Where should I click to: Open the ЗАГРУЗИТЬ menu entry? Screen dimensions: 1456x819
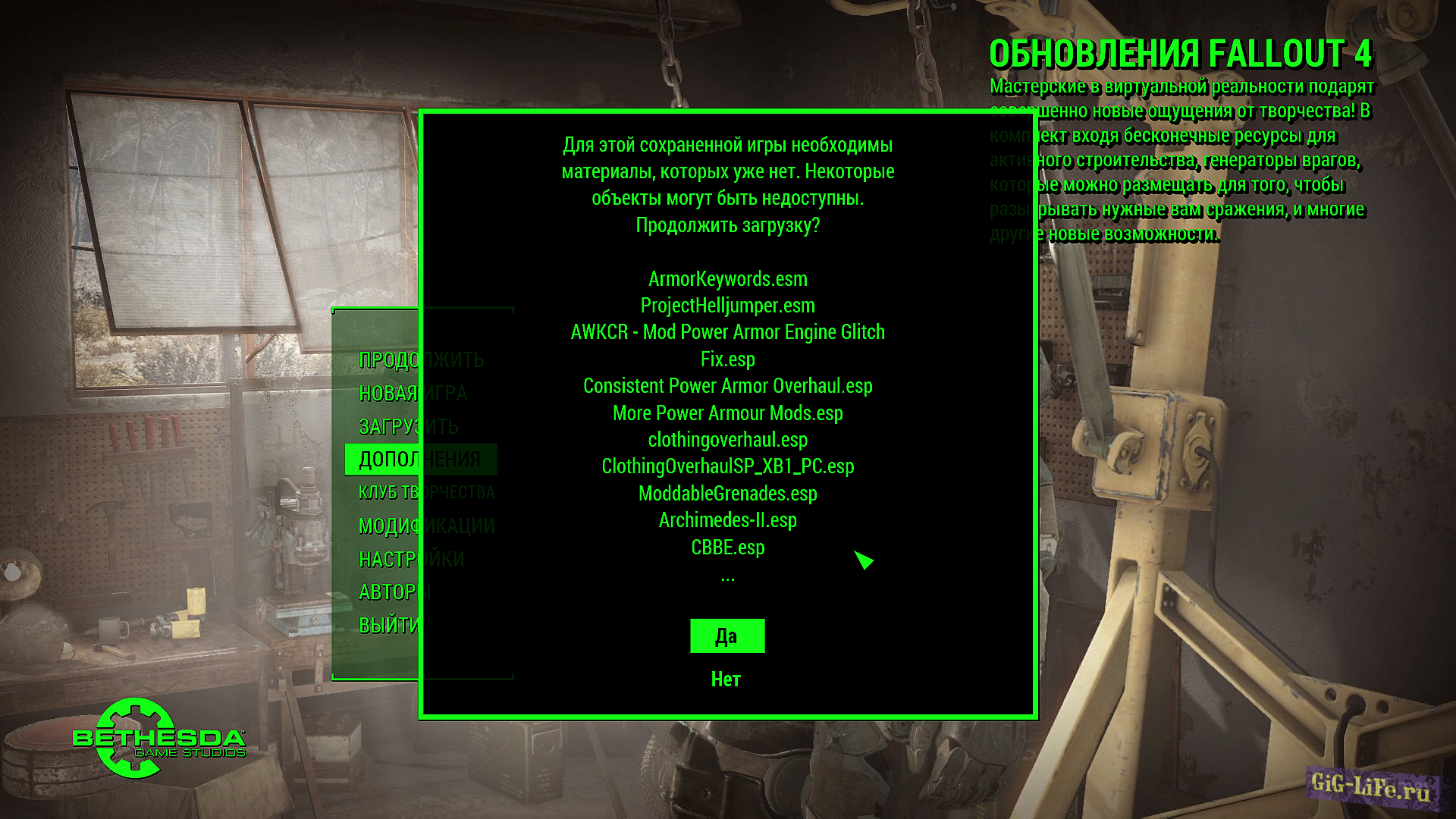pos(409,426)
